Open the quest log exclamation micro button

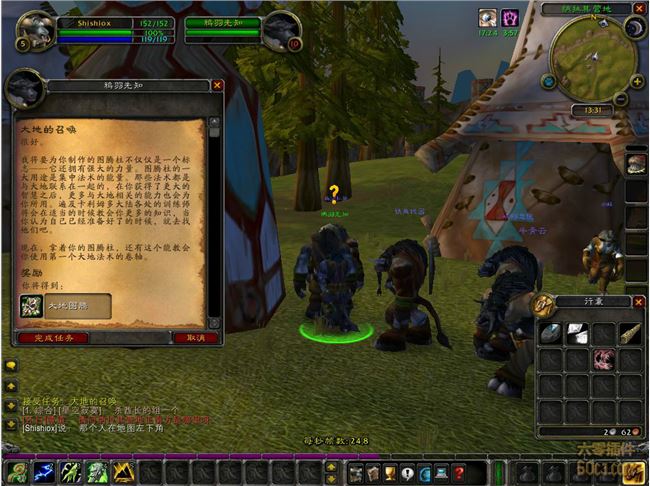click(407, 472)
